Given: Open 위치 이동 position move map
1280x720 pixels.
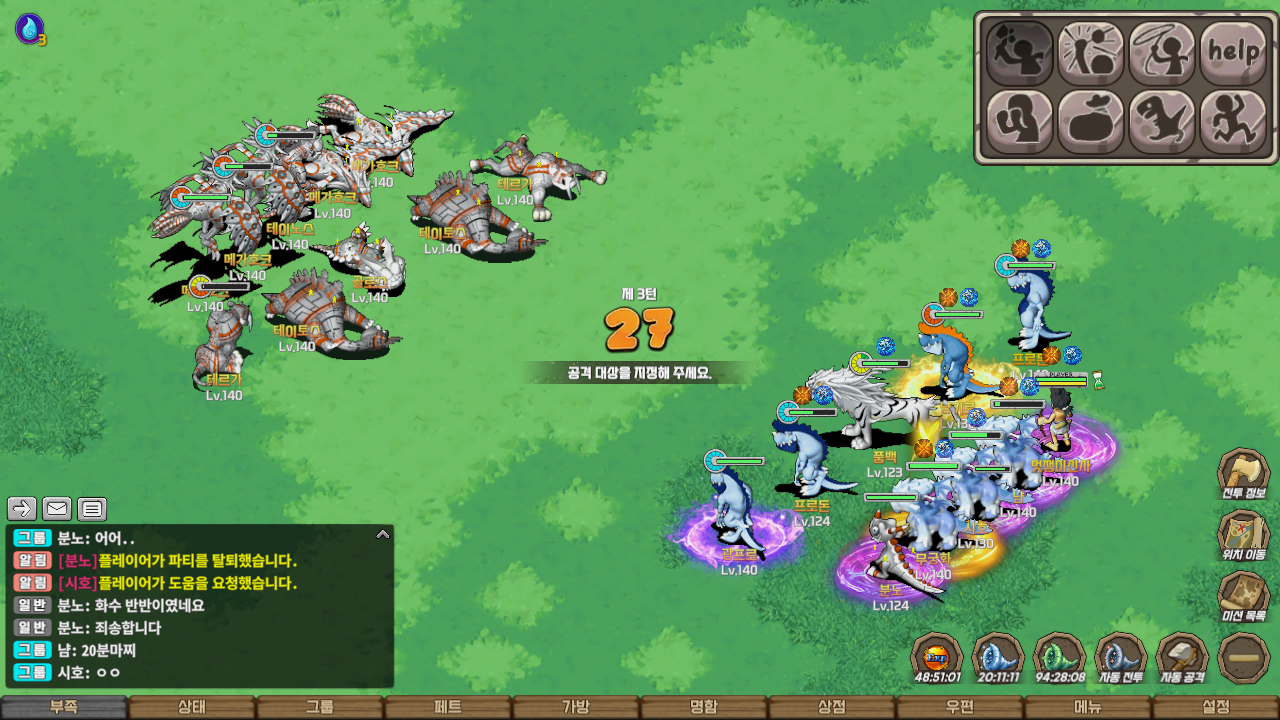Looking at the screenshot, I should pos(1243,538).
